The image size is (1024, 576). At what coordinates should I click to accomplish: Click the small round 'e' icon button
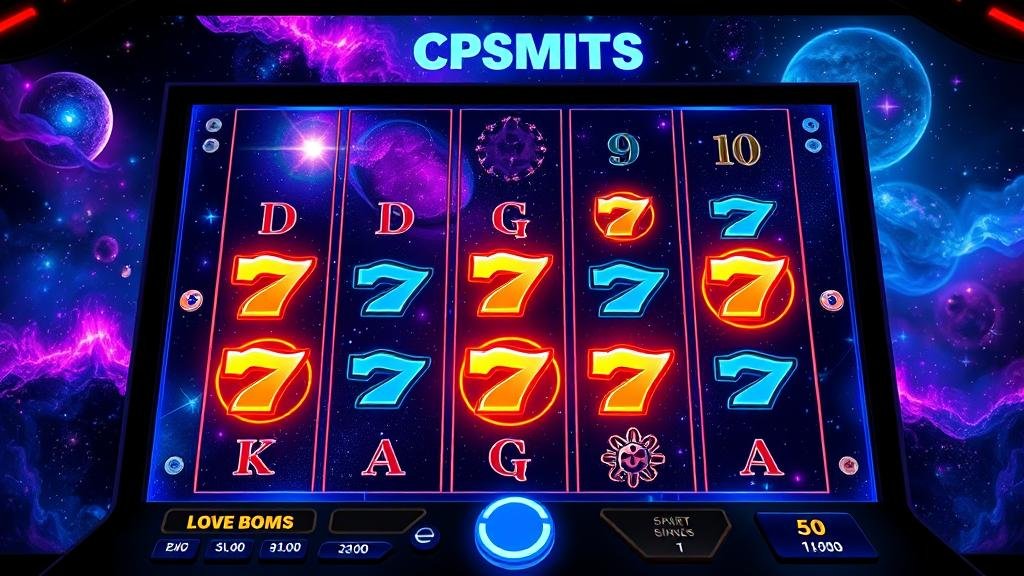click(425, 536)
